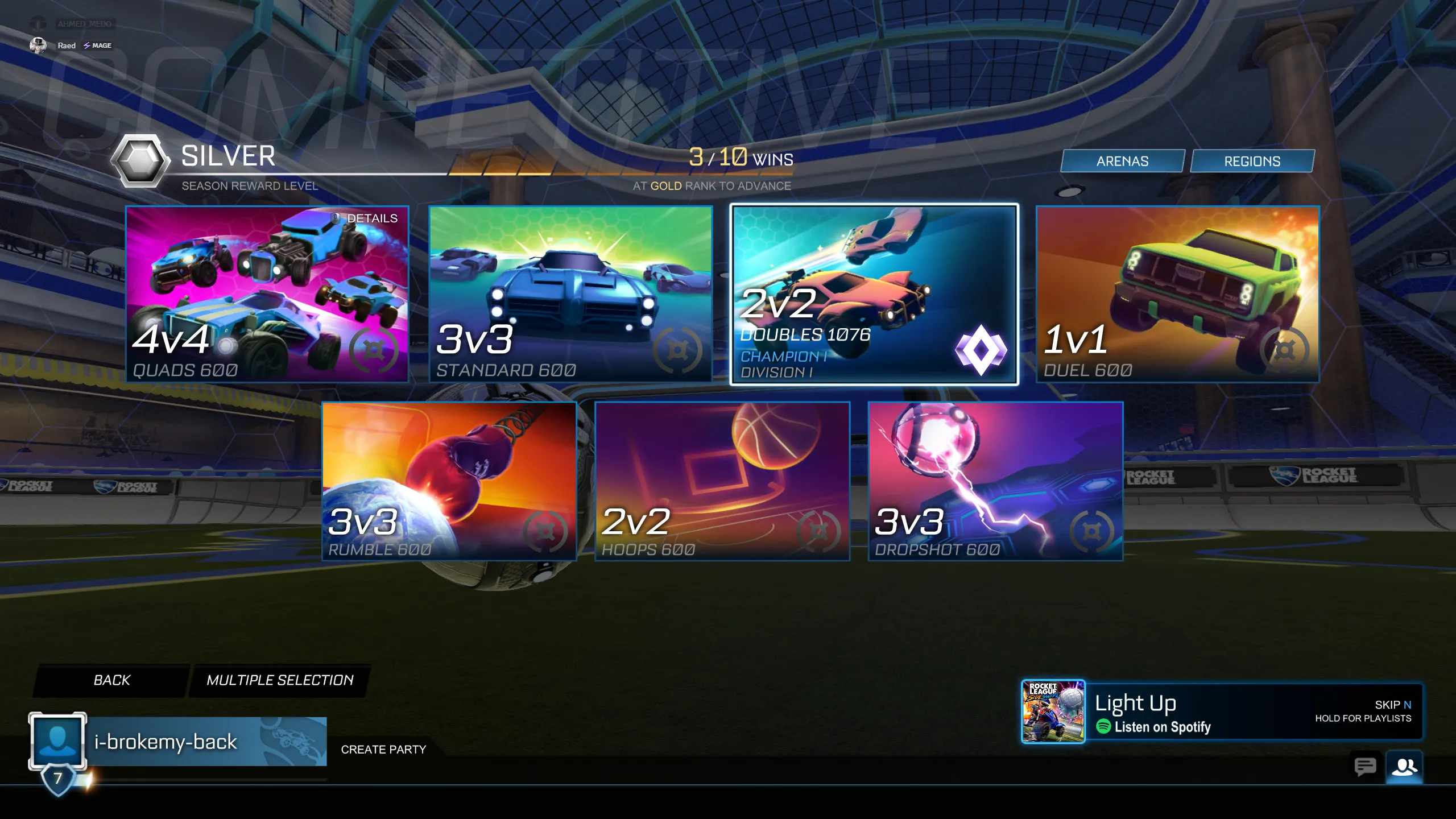Toggle selection of the 3v3 Rumble playlist
The width and height of the screenshot is (1456, 819).
(449, 478)
